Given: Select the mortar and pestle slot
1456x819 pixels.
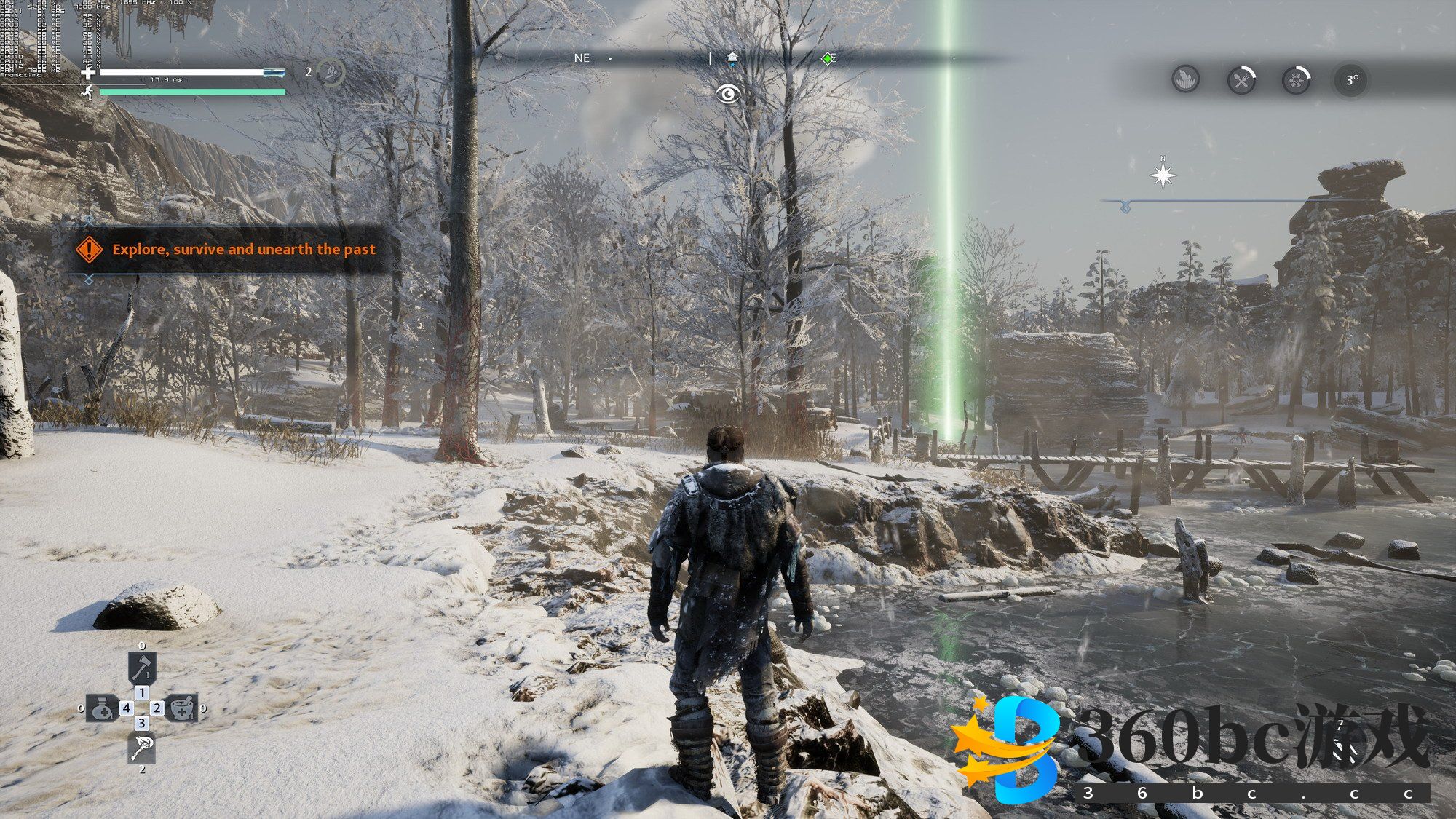Looking at the screenshot, I should point(181,708).
